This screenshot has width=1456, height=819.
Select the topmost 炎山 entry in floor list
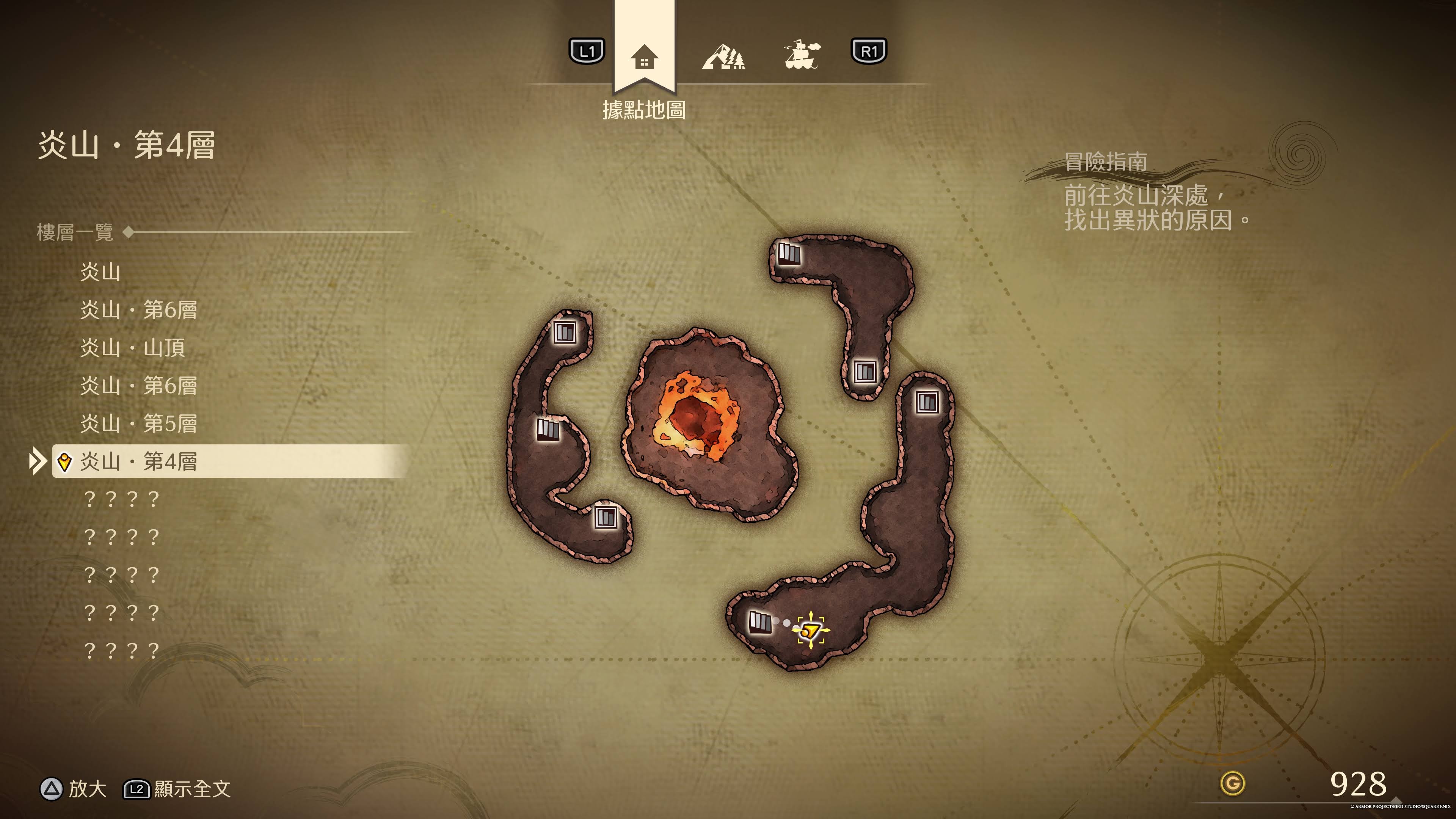pos(100,272)
